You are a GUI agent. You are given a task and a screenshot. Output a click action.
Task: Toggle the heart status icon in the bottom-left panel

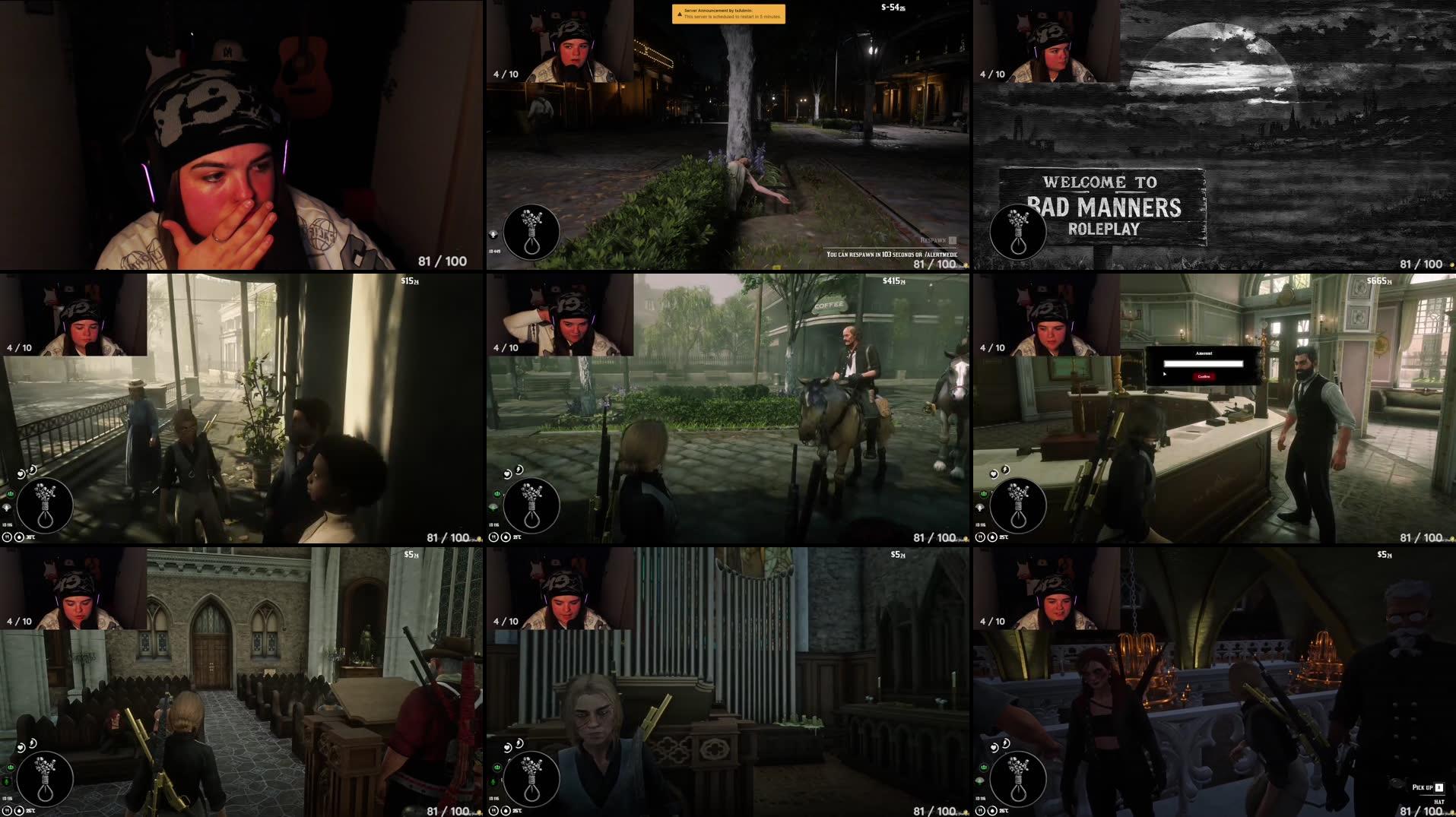click(x=21, y=747)
